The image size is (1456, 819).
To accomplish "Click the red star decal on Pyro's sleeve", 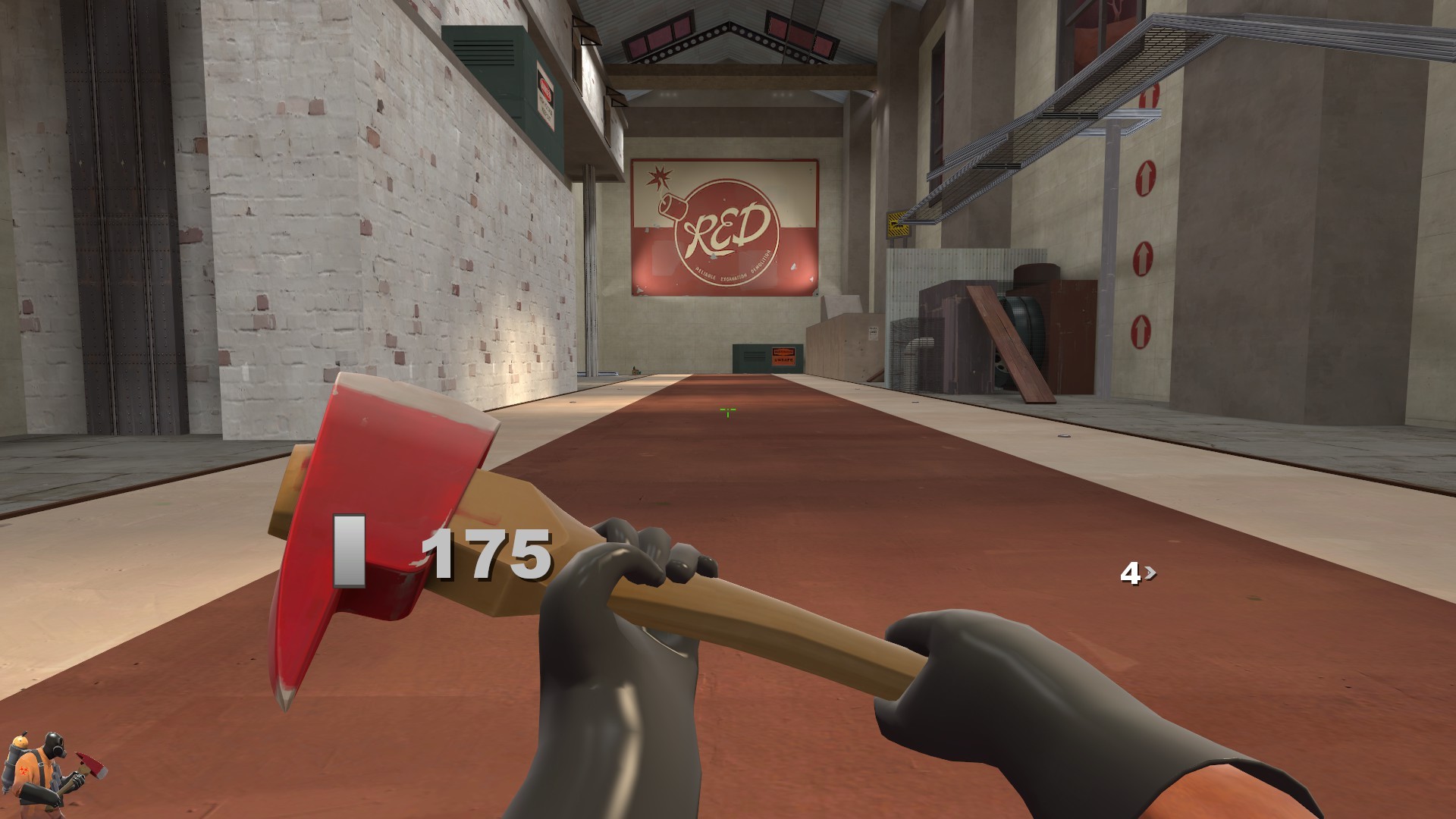I will 24,770.
